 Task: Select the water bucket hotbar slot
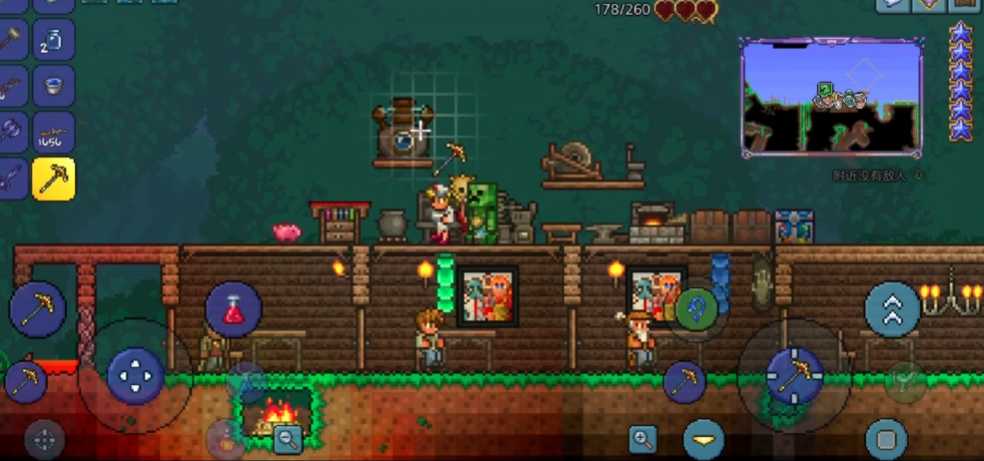click(x=53, y=86)
